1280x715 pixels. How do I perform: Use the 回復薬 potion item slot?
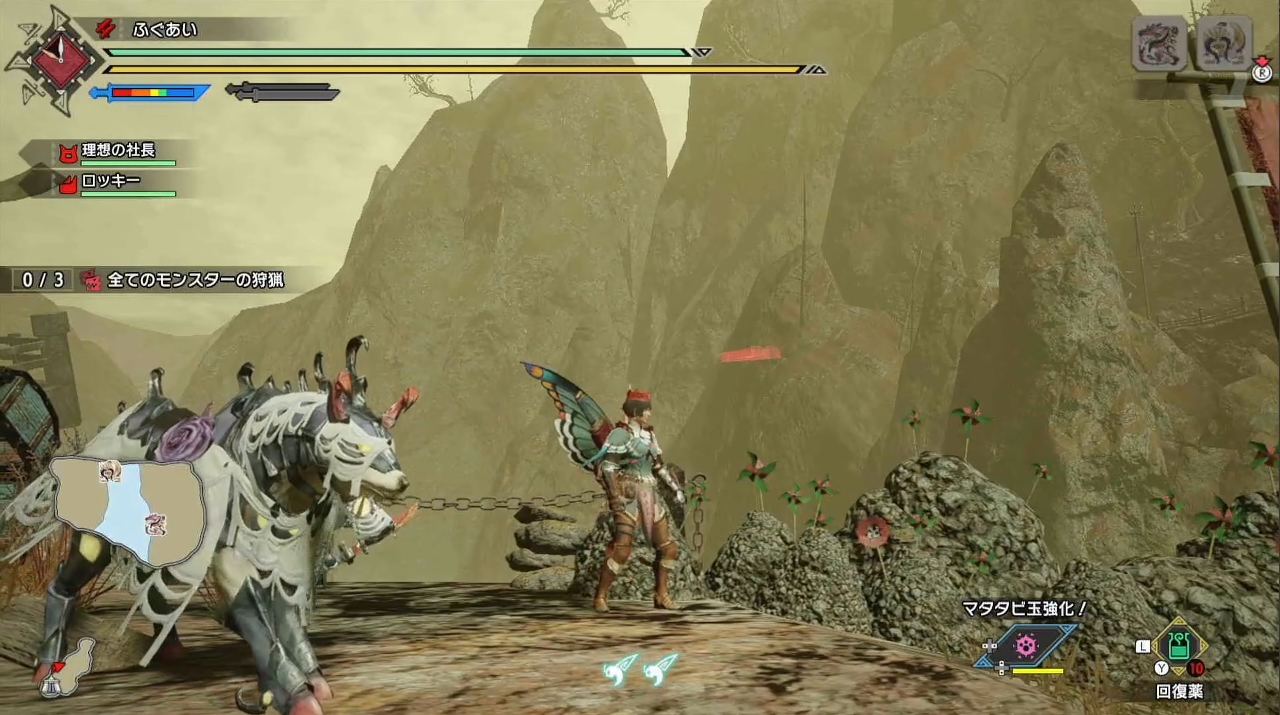1179,647
